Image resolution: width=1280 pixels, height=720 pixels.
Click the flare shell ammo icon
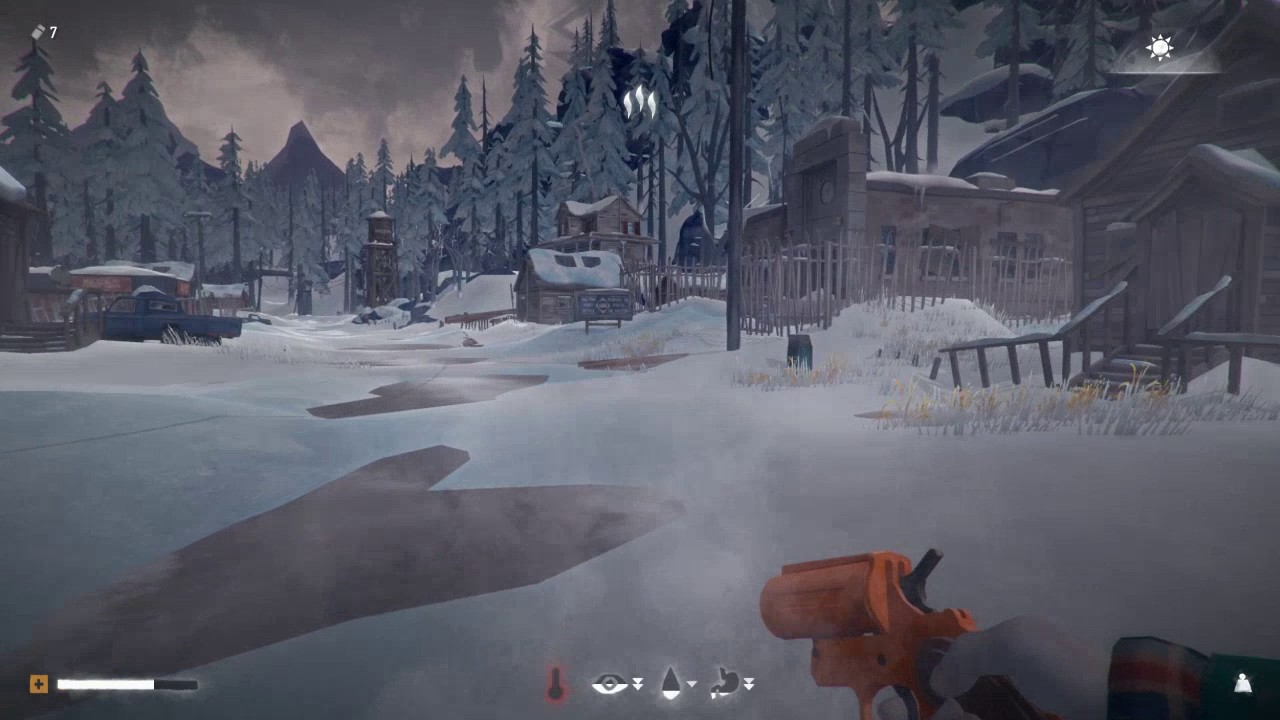pyautogui.click(x=38, y=33)
